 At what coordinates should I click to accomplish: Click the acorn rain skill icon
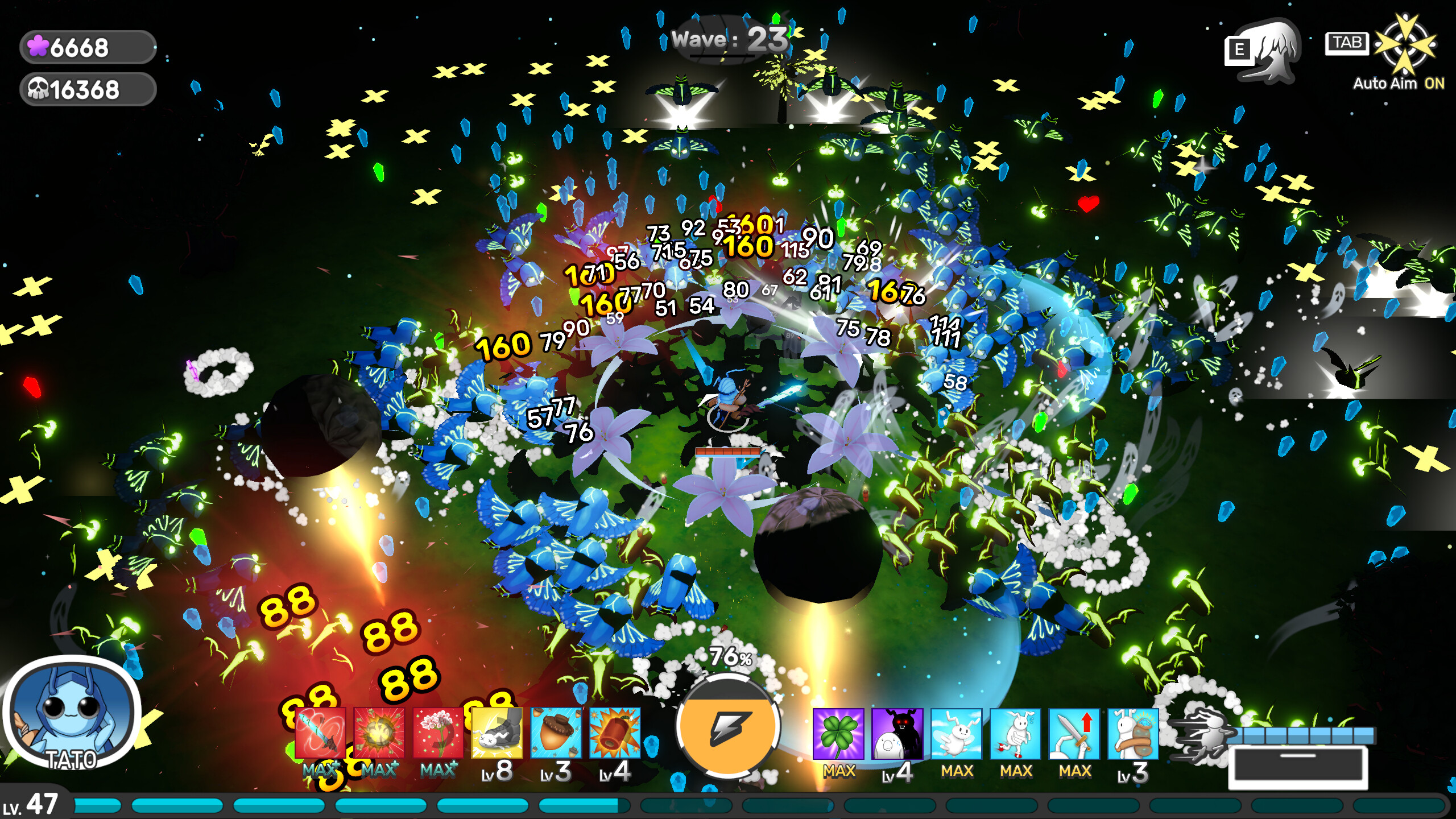click(556, 732)
